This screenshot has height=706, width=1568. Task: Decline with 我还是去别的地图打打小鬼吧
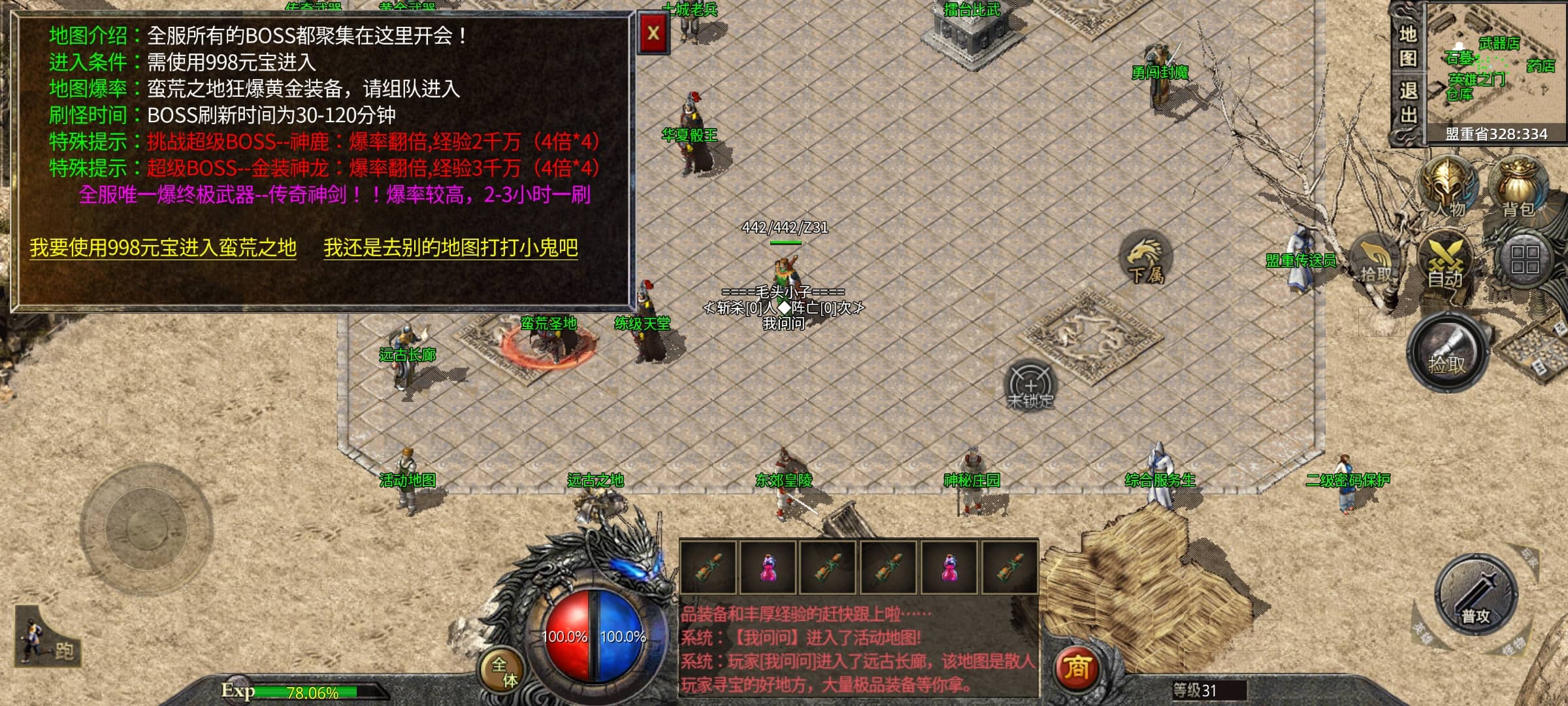(451, 248)
